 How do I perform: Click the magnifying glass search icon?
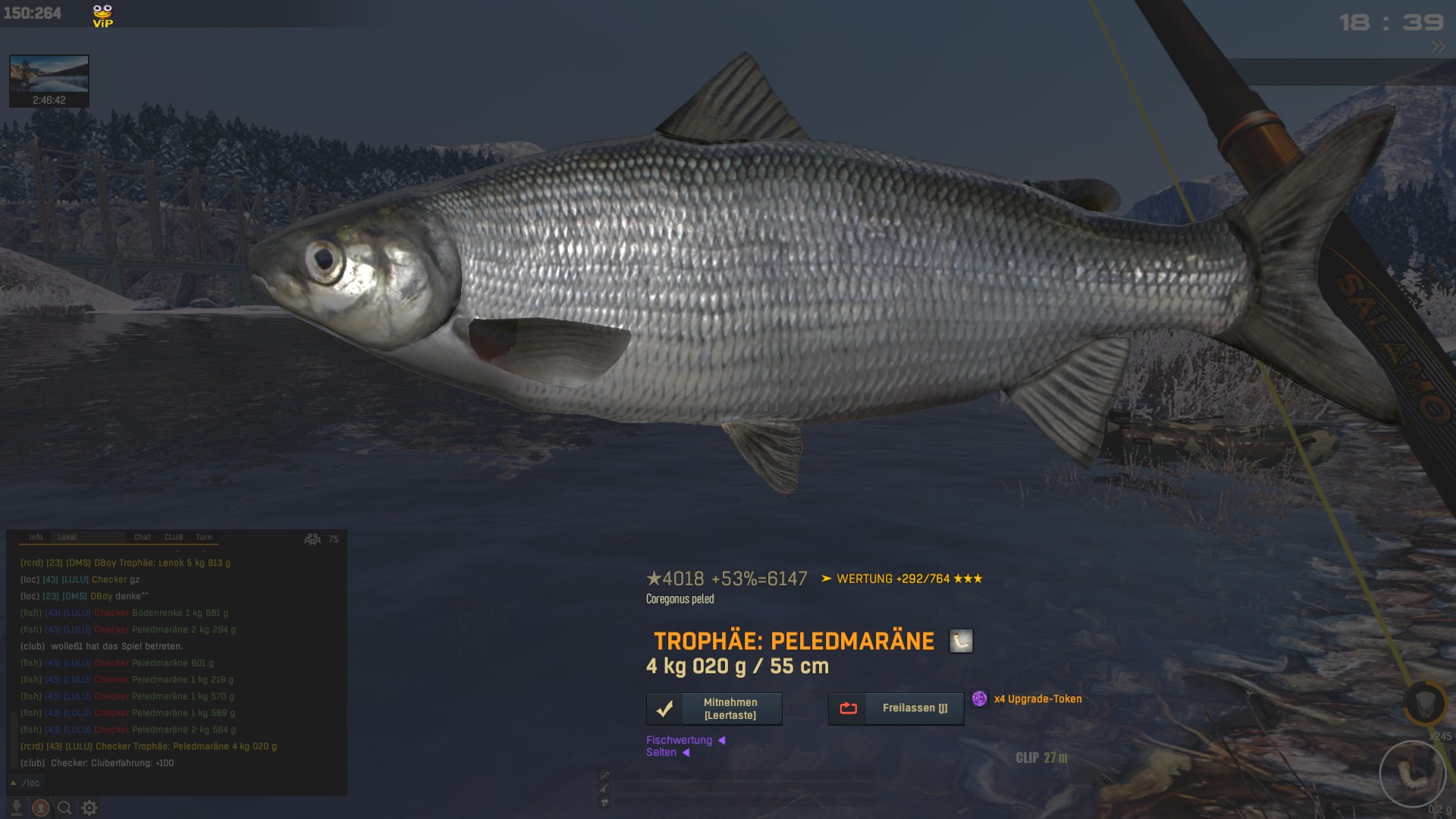65,808
